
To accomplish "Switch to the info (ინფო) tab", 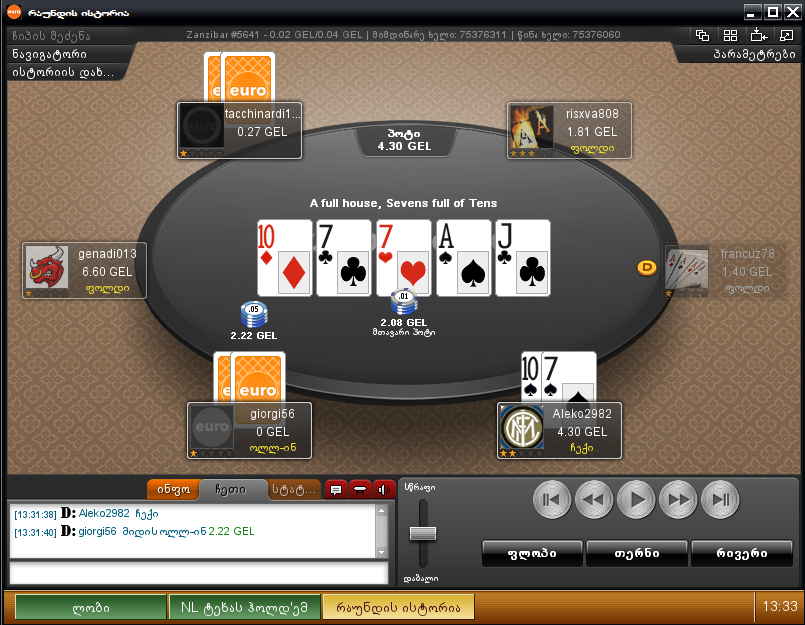I will coord(171,490).
